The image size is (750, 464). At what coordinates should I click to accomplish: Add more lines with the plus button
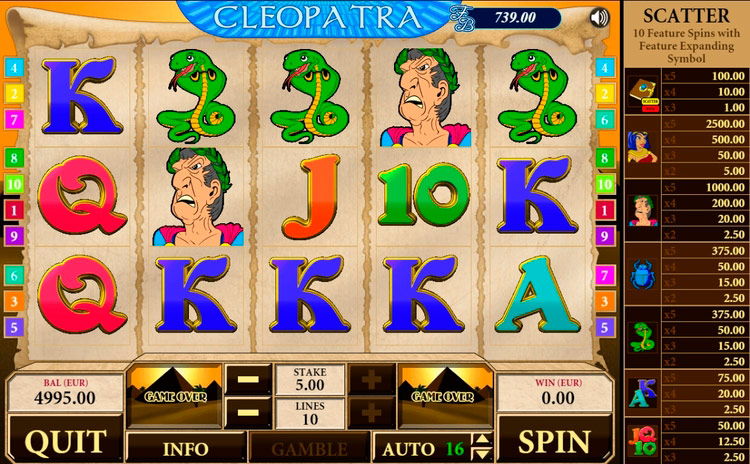coord(371,412)
